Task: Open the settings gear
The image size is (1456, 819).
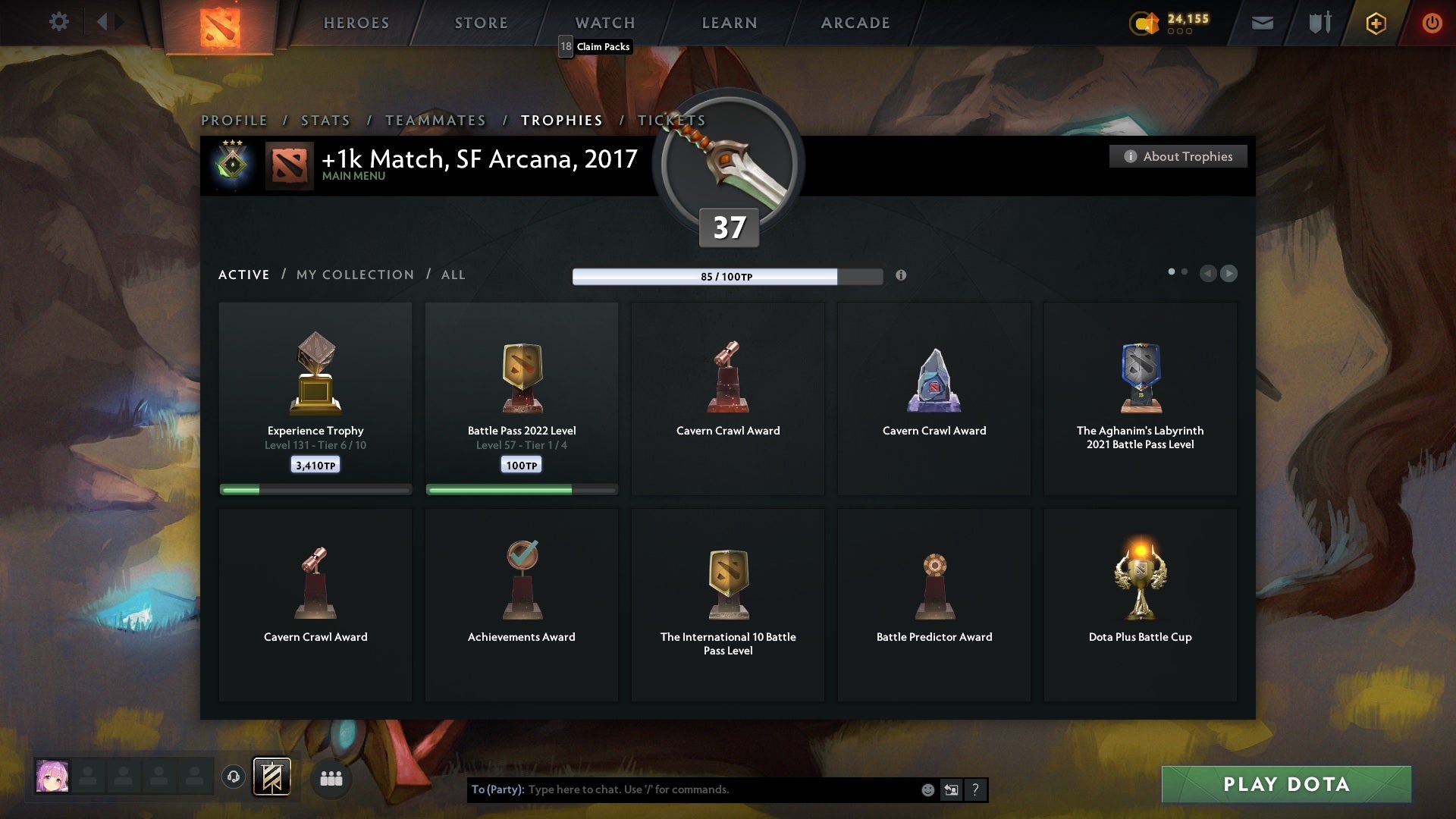Action: pyautogui.click(x=59, y=22)
